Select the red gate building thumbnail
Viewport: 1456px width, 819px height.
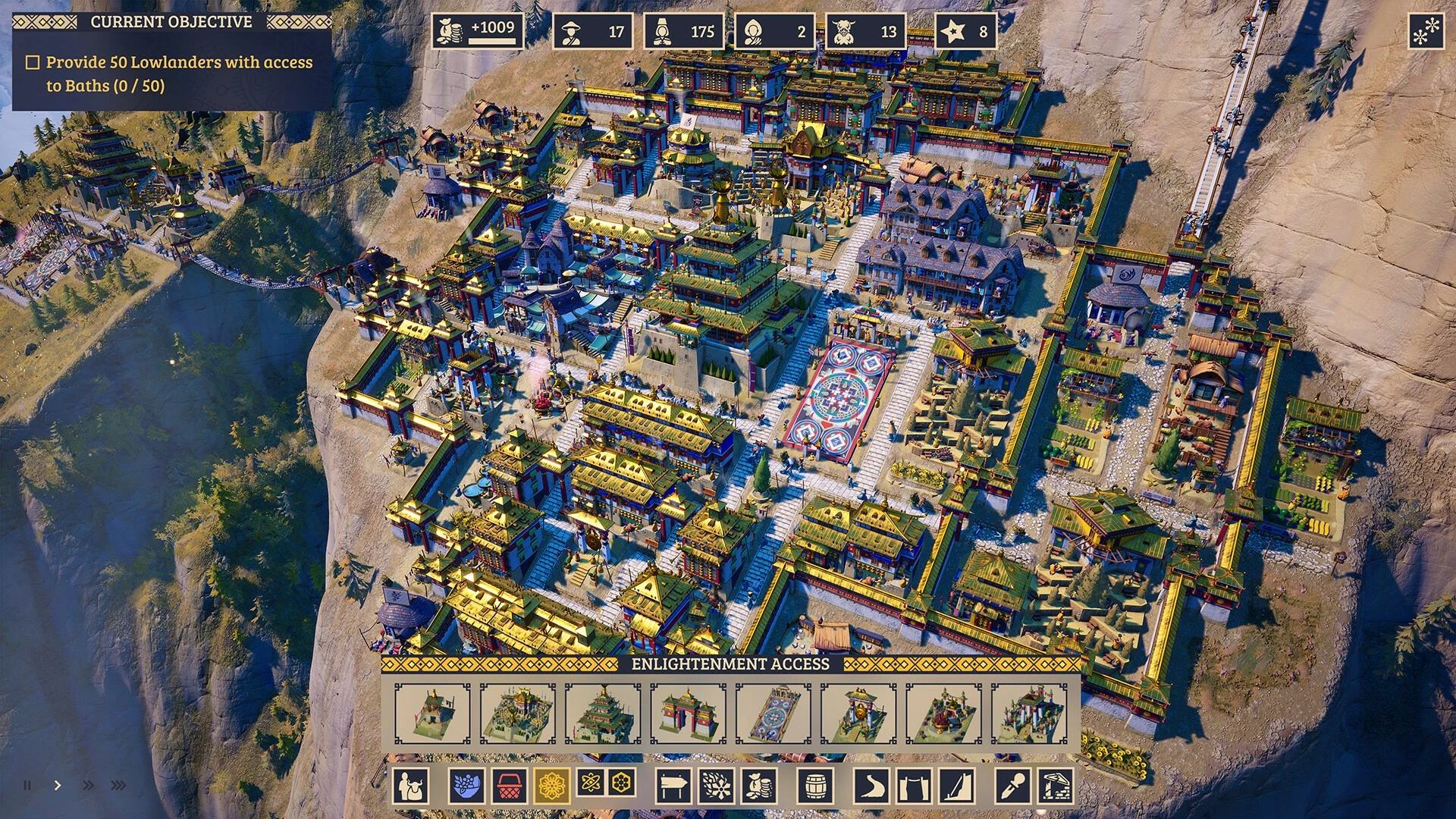(688, 713)
